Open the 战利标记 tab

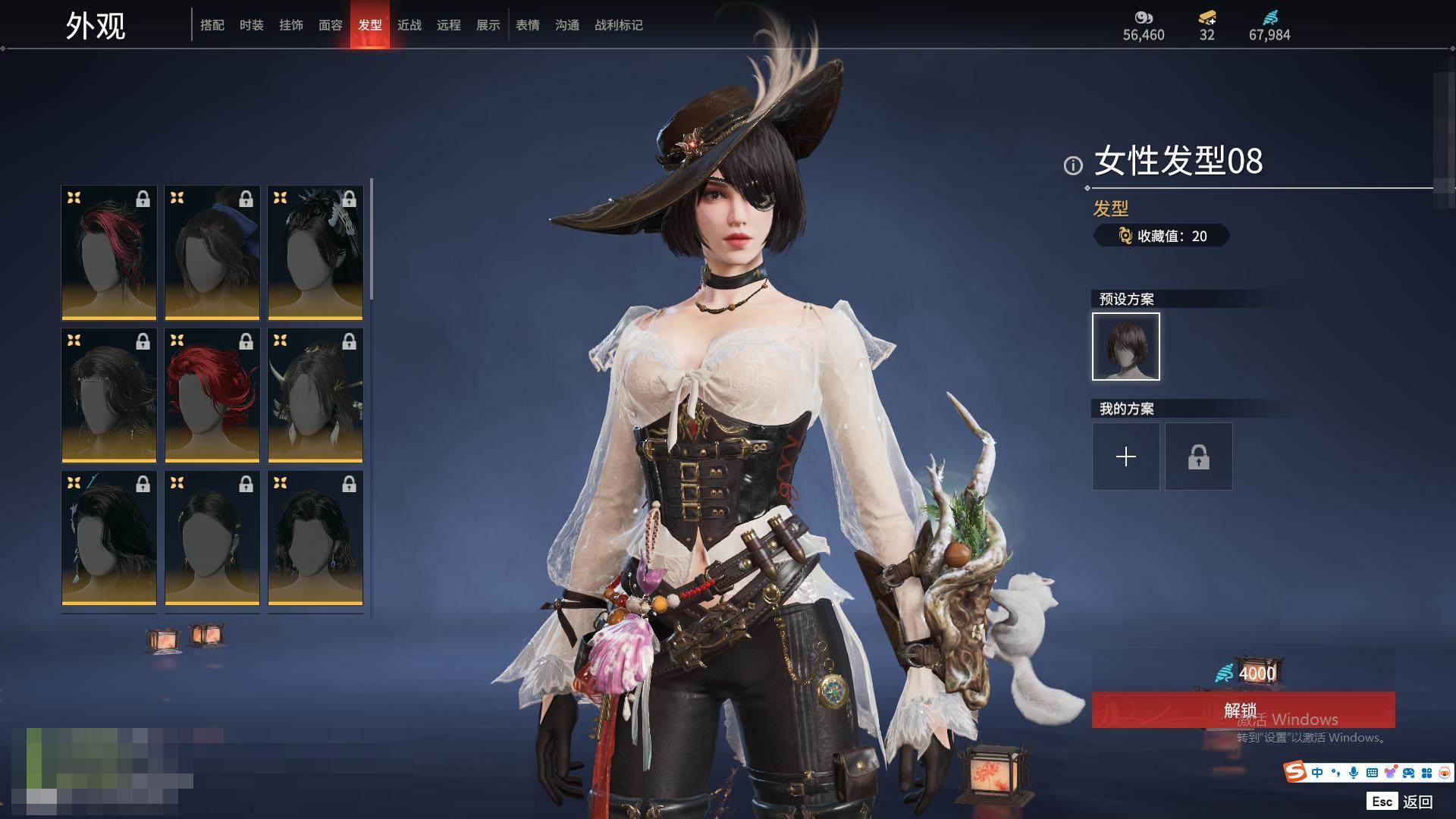[619, 25]
